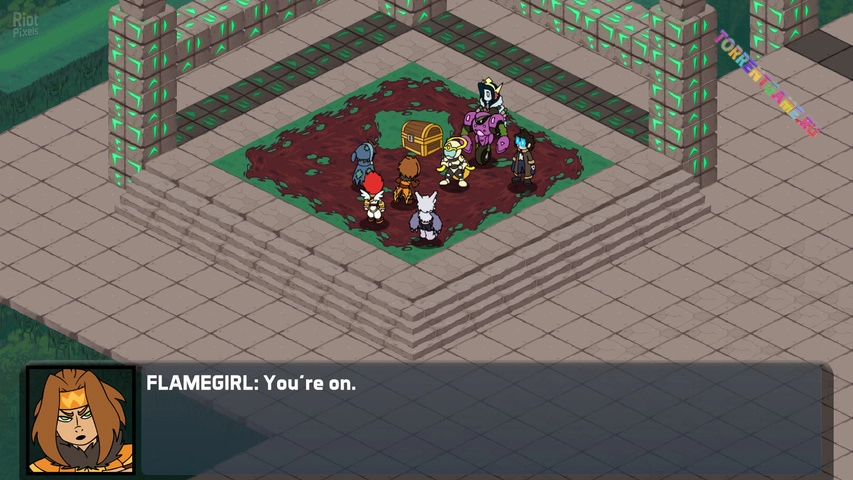Image resolution: width=853 pixels, height=480 pixels.
Task: Advance Flamegirl's "You're on." dialogue box
Action: (480, 418)
